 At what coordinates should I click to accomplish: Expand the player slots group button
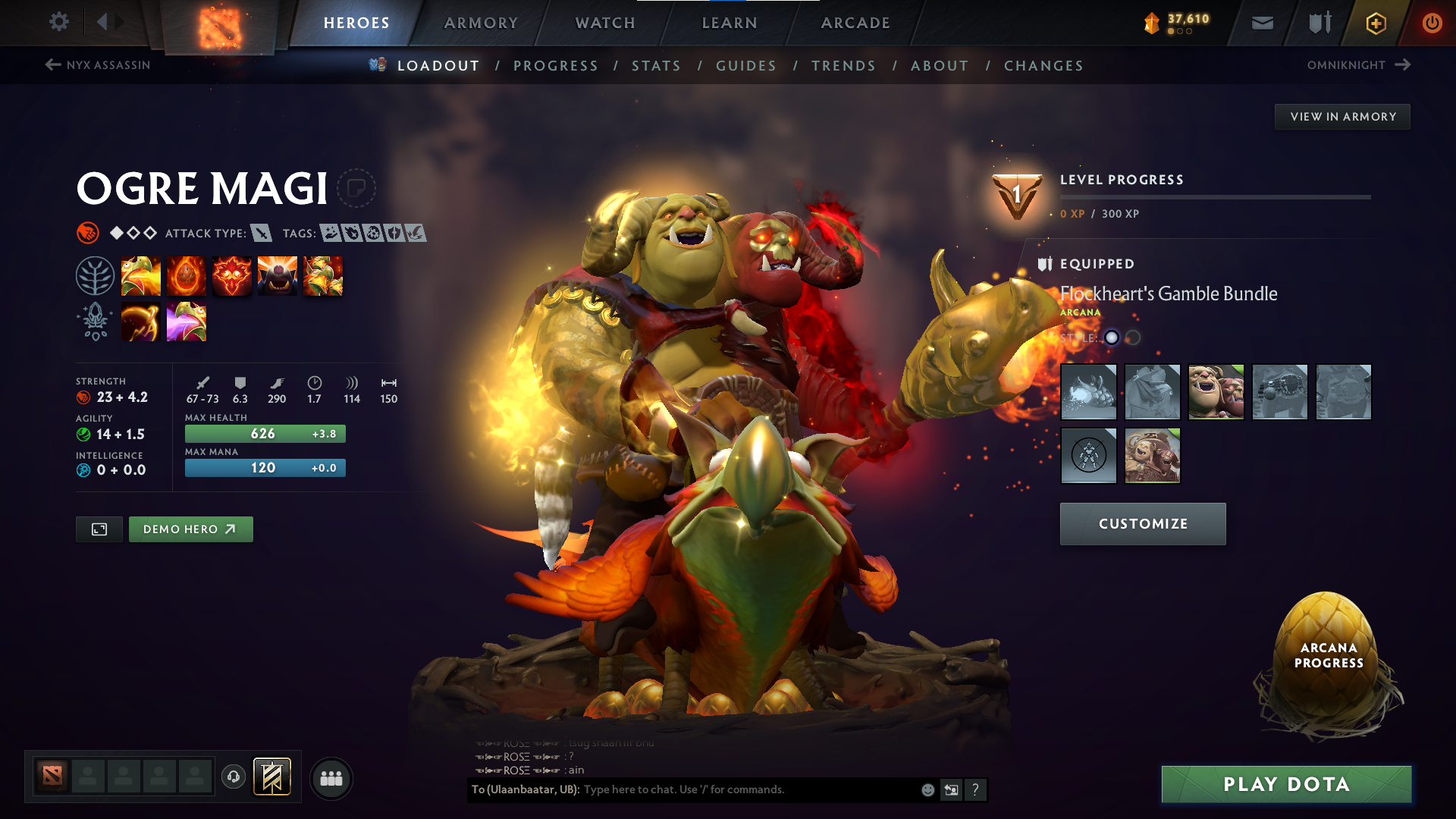331,777
